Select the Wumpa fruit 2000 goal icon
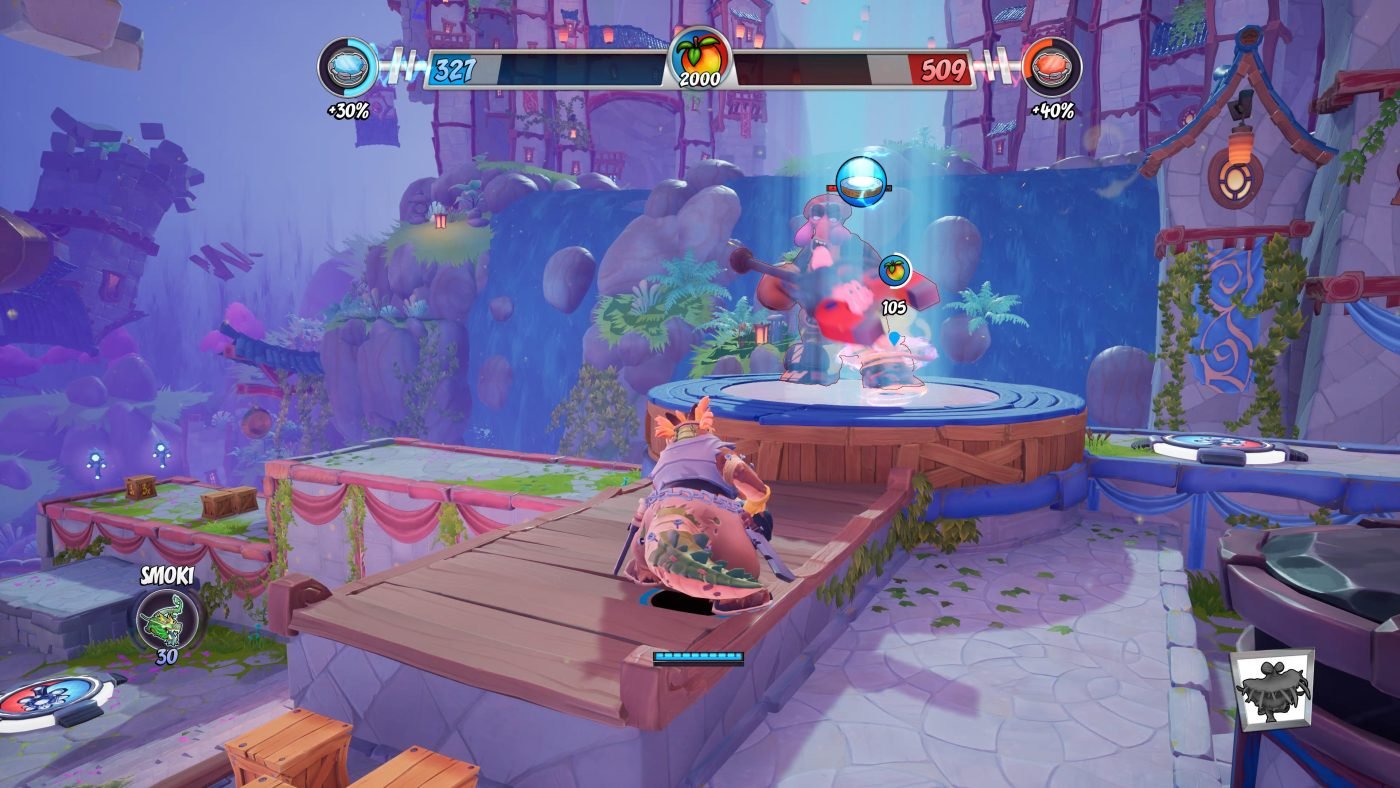 (700, 58)
